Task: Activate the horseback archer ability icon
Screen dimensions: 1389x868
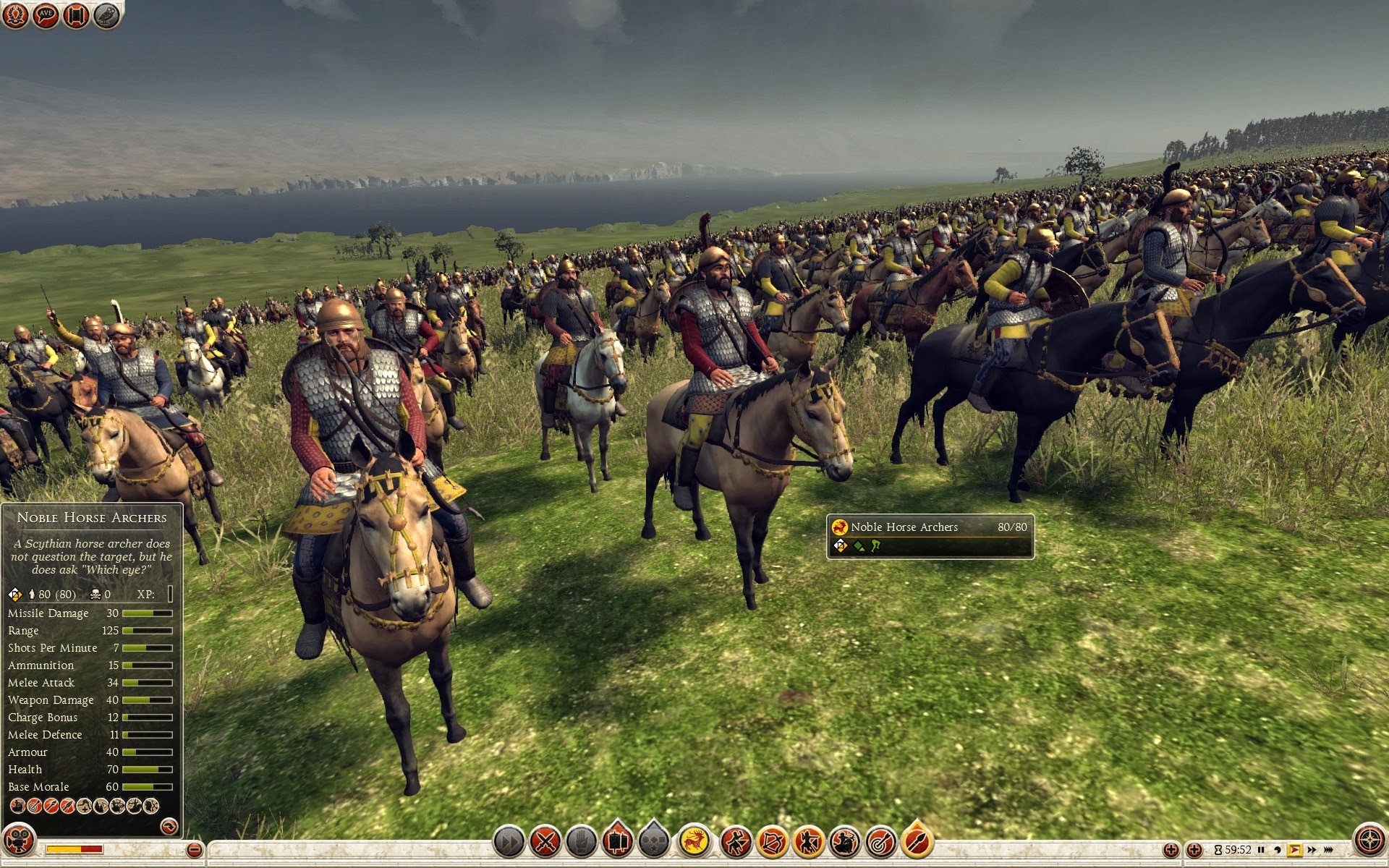Action: (x=844, y=842)
